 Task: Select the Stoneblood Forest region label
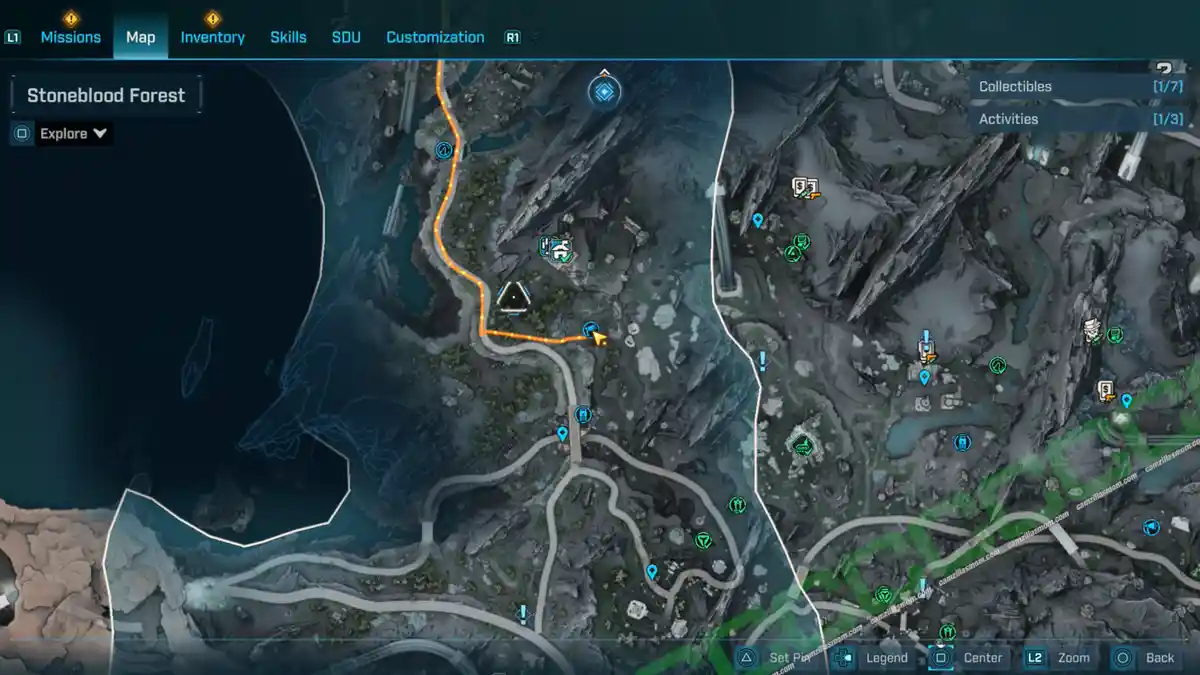(106, 96)
